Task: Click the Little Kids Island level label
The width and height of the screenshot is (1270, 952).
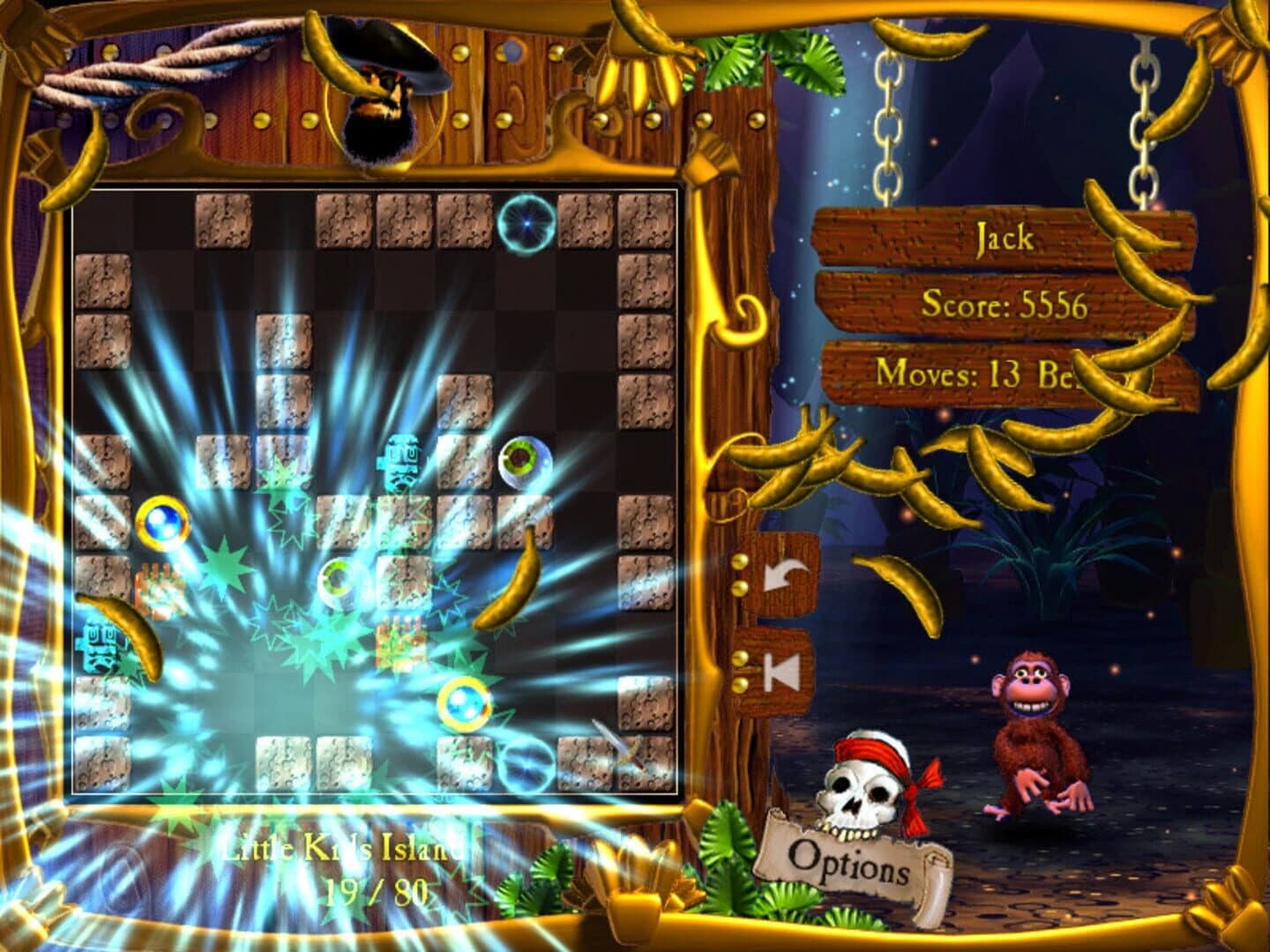Action: tap(346, 849)
